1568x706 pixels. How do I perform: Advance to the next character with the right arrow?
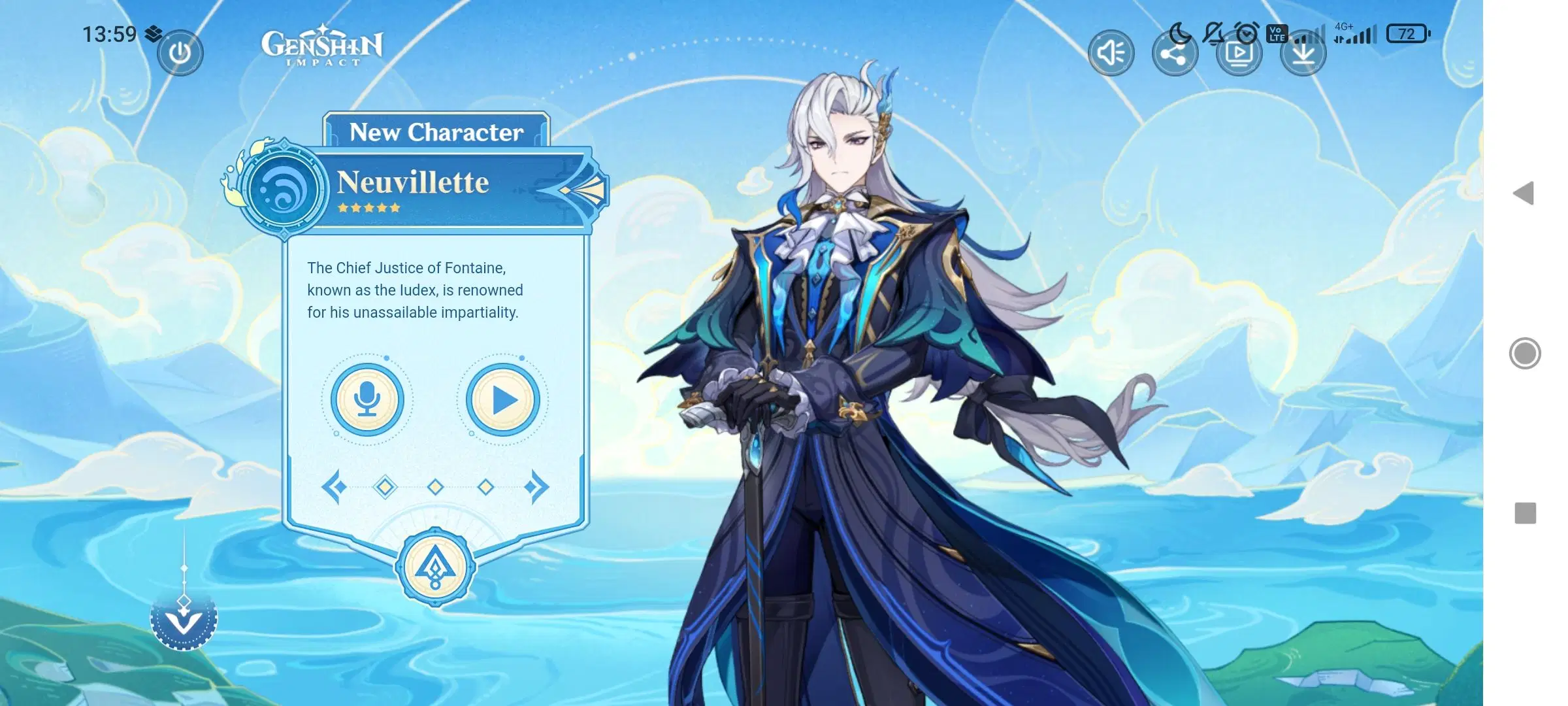541,486
